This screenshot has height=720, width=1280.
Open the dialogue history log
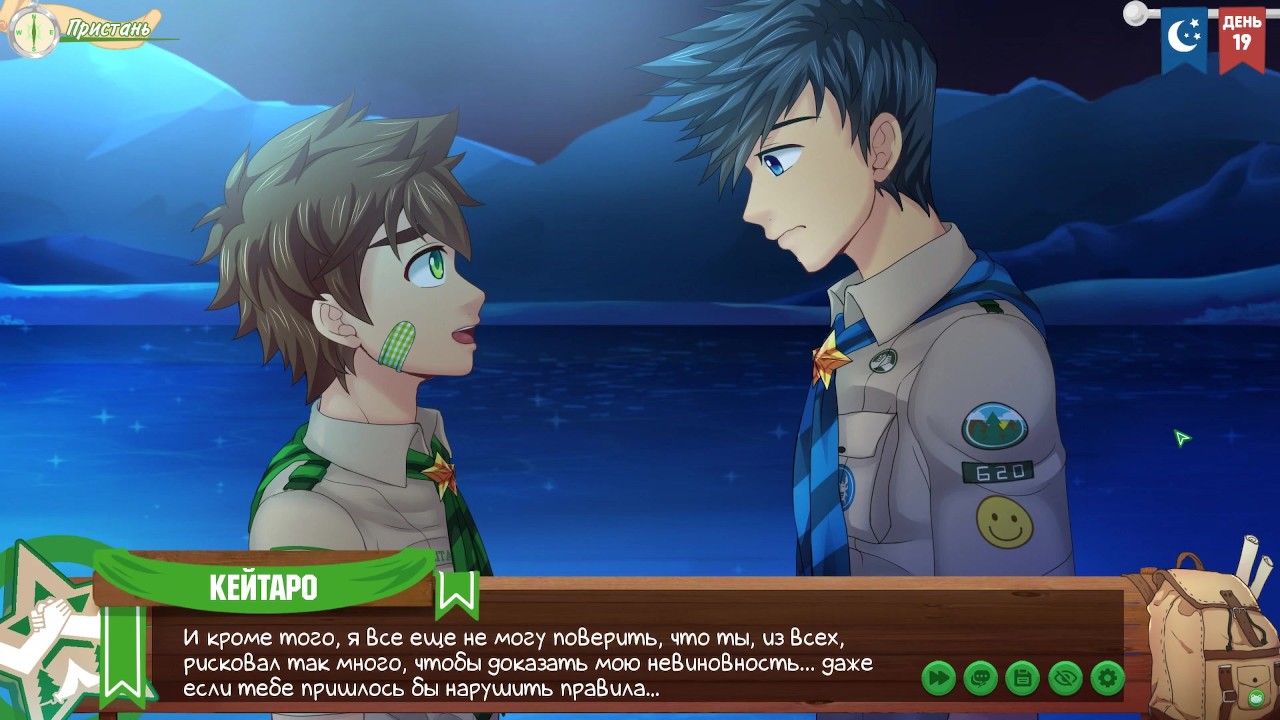pyautogui.click(x=980, y=679)
